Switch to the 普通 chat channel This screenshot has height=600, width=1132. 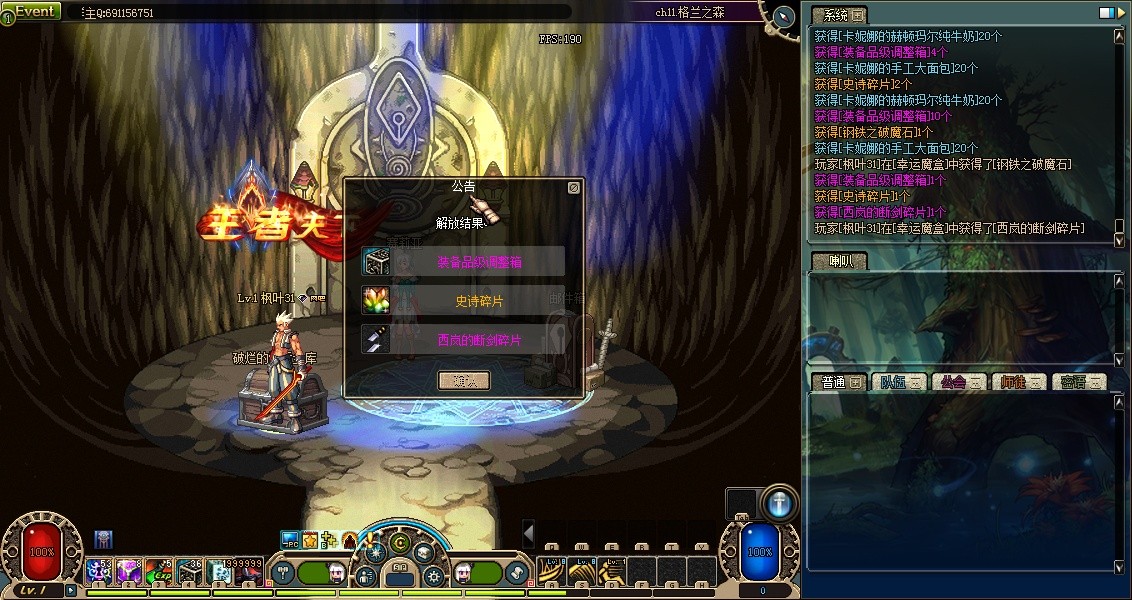tap(838, 382)
